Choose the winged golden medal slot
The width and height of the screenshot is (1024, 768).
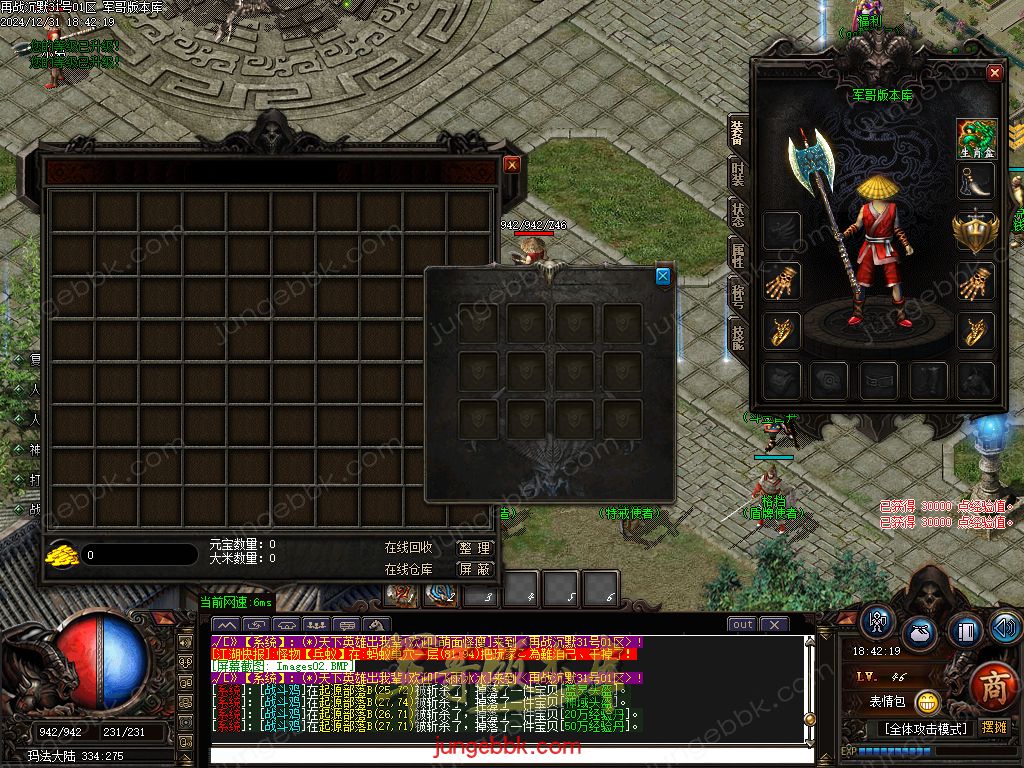(x=976, y=231)
